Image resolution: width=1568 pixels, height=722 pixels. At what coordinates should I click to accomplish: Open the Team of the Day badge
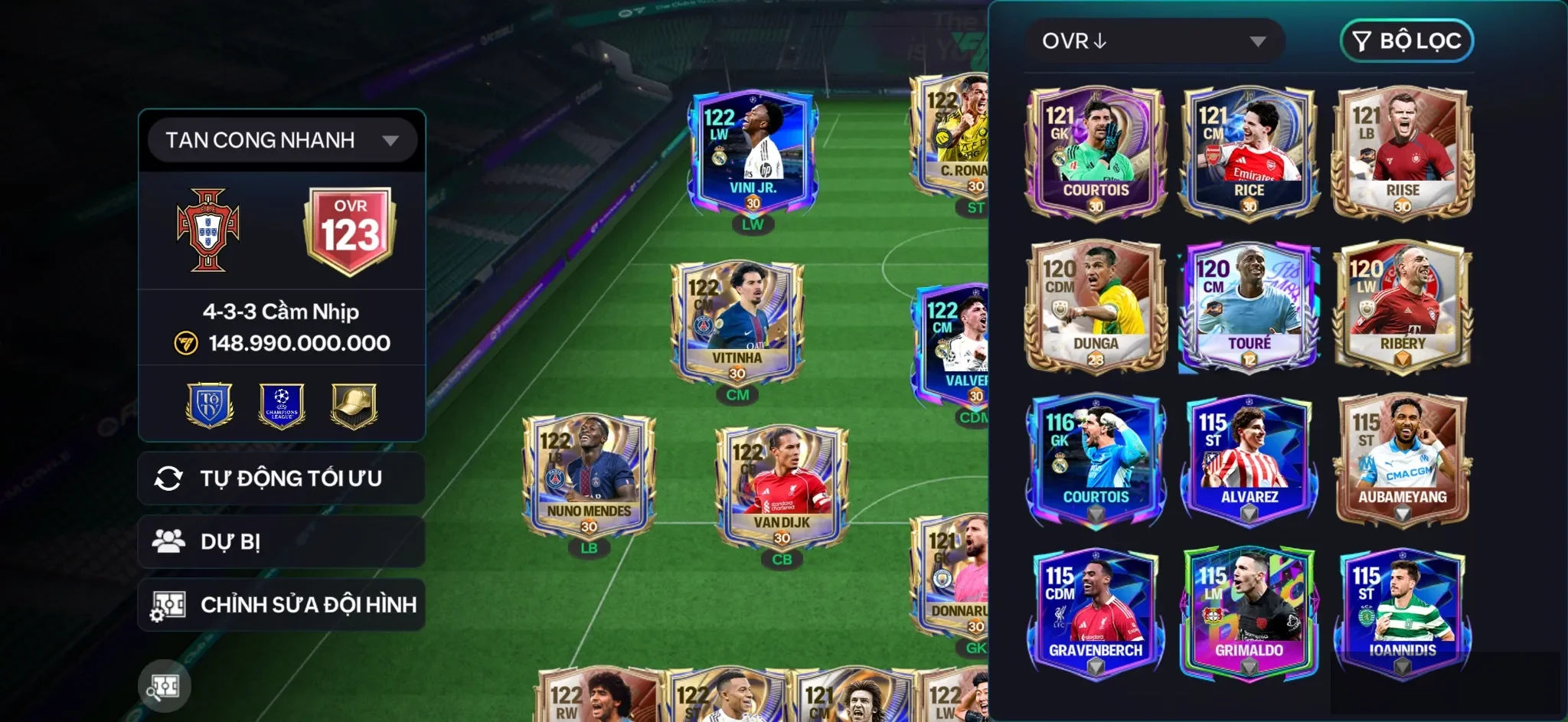coord(208,406)
